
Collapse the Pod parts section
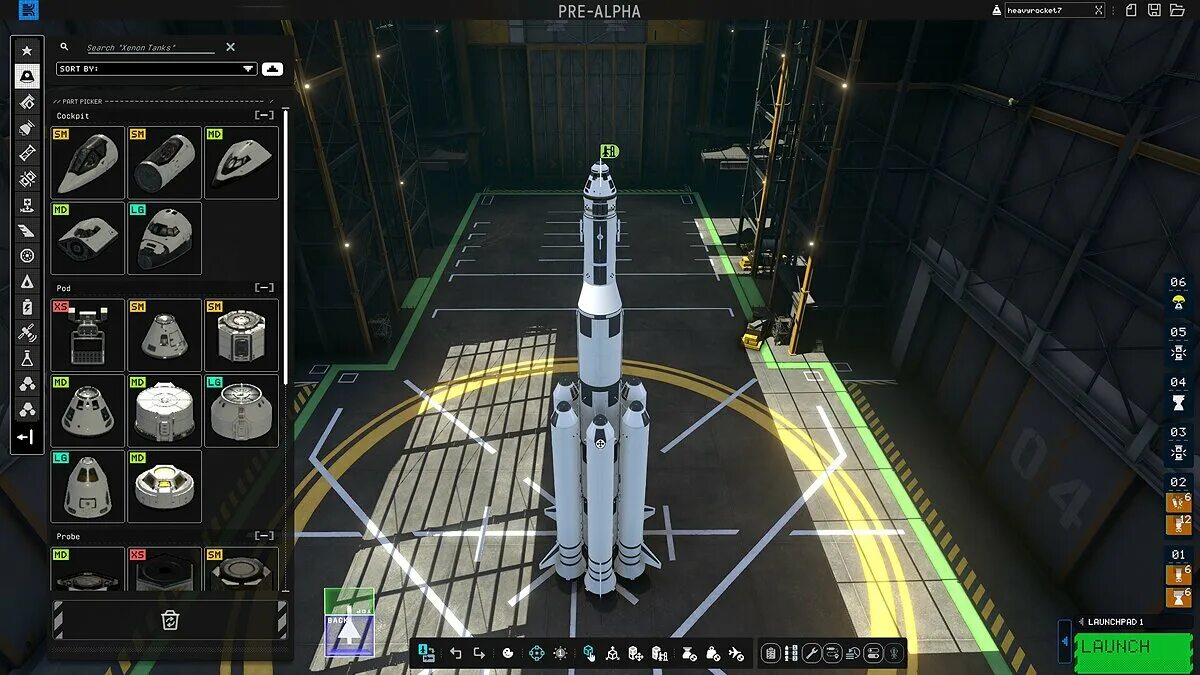[x=264, y=288]
